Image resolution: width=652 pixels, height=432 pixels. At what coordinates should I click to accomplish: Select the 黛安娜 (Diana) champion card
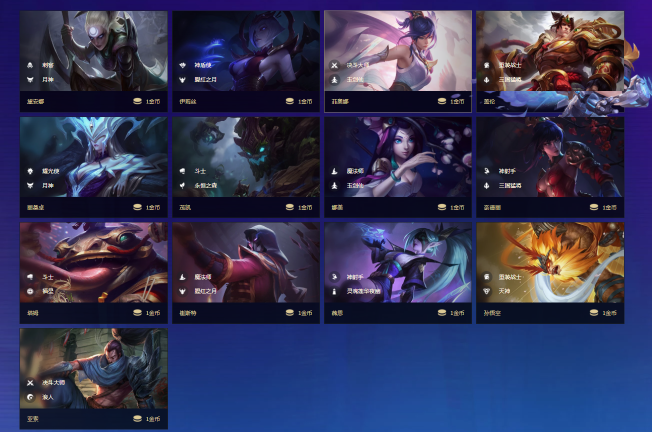94,61
